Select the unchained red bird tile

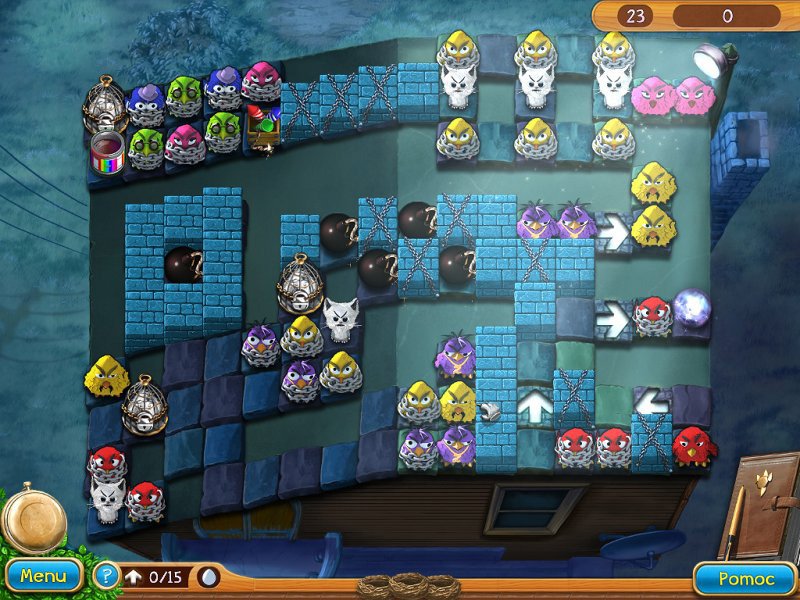pyautogui.click(x=691, y=445)
